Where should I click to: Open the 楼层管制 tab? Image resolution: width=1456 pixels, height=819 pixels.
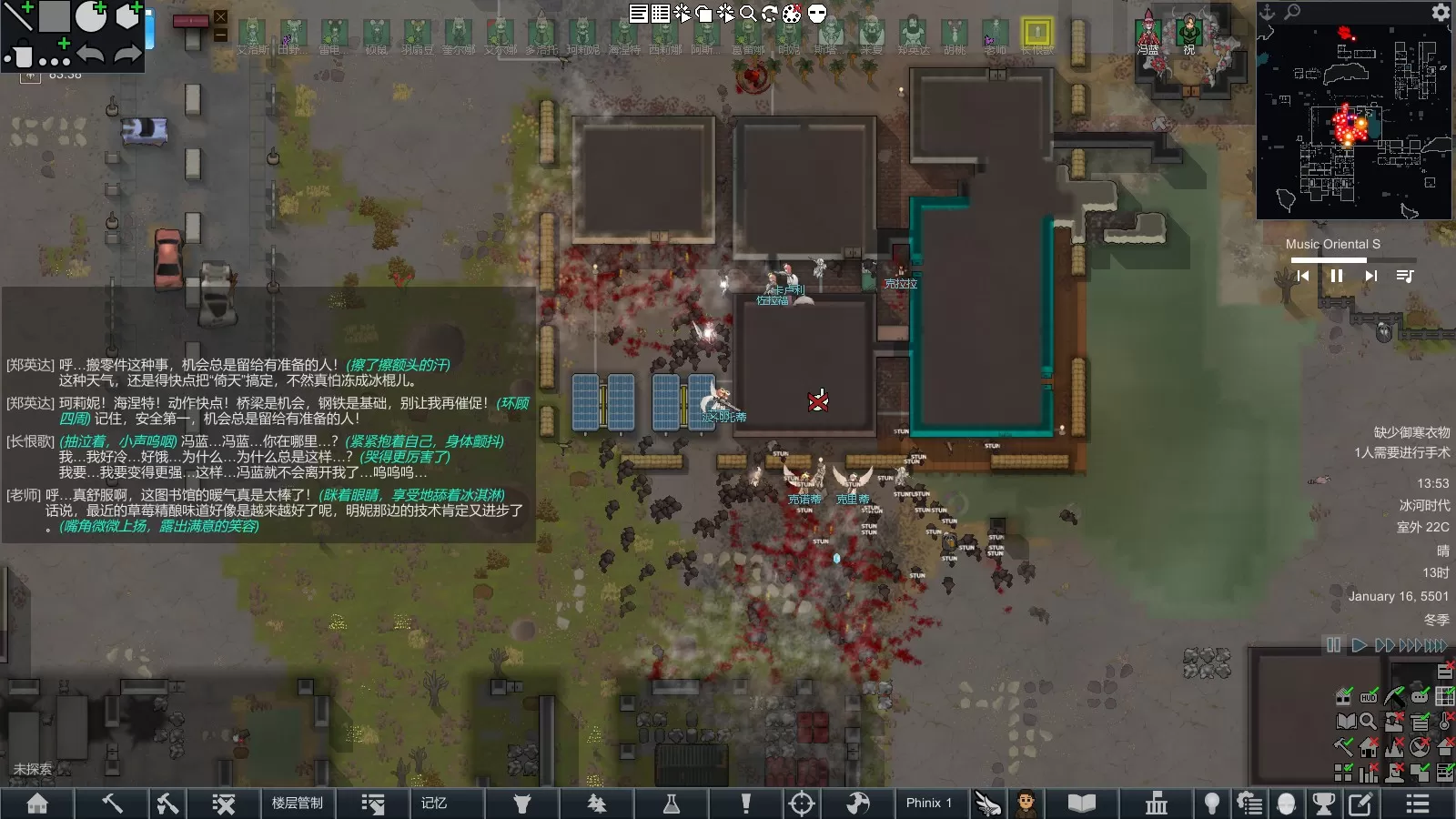(x=297, y=803)
